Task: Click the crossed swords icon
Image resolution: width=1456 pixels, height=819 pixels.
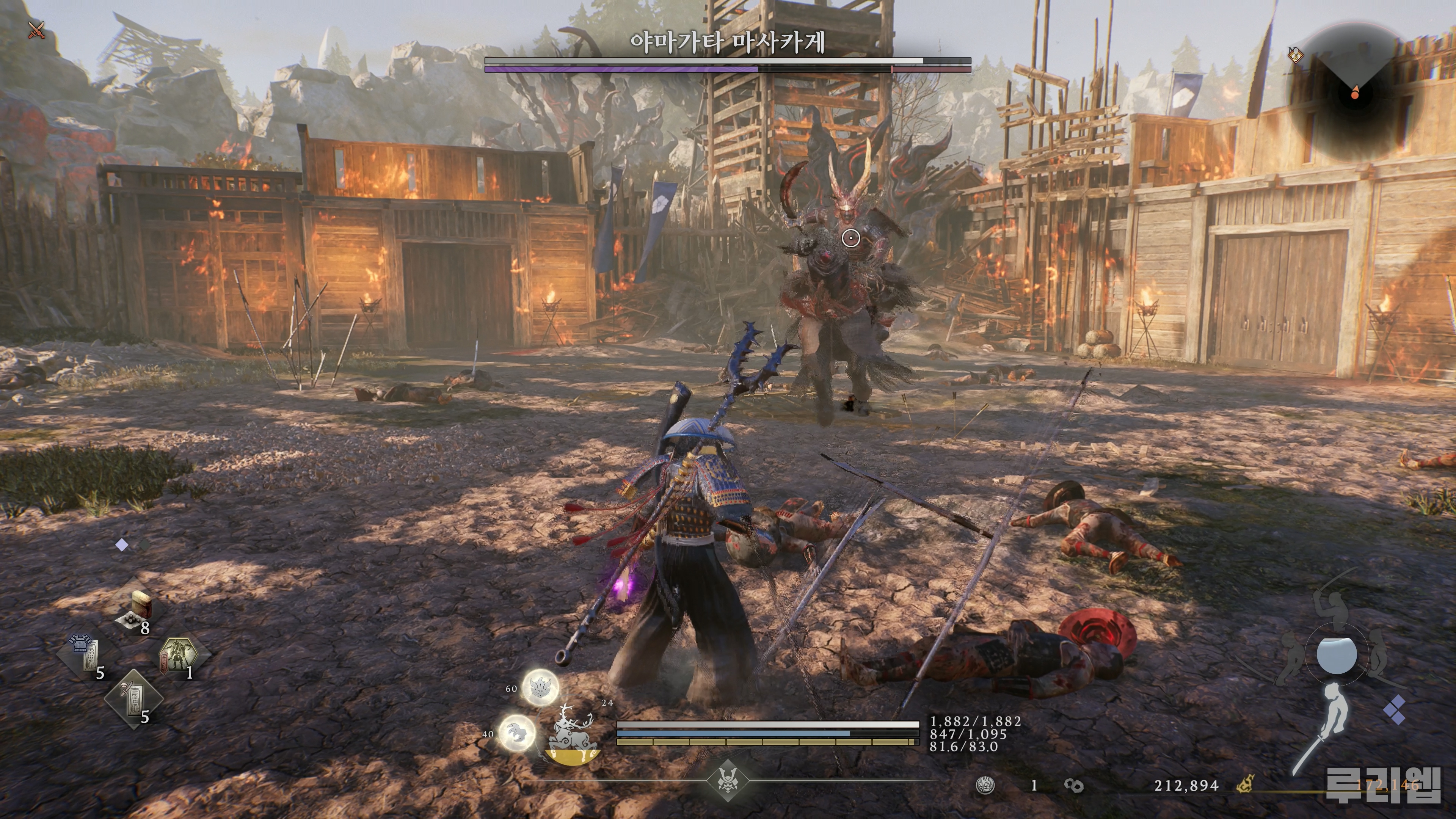Action: coord(37,30)
